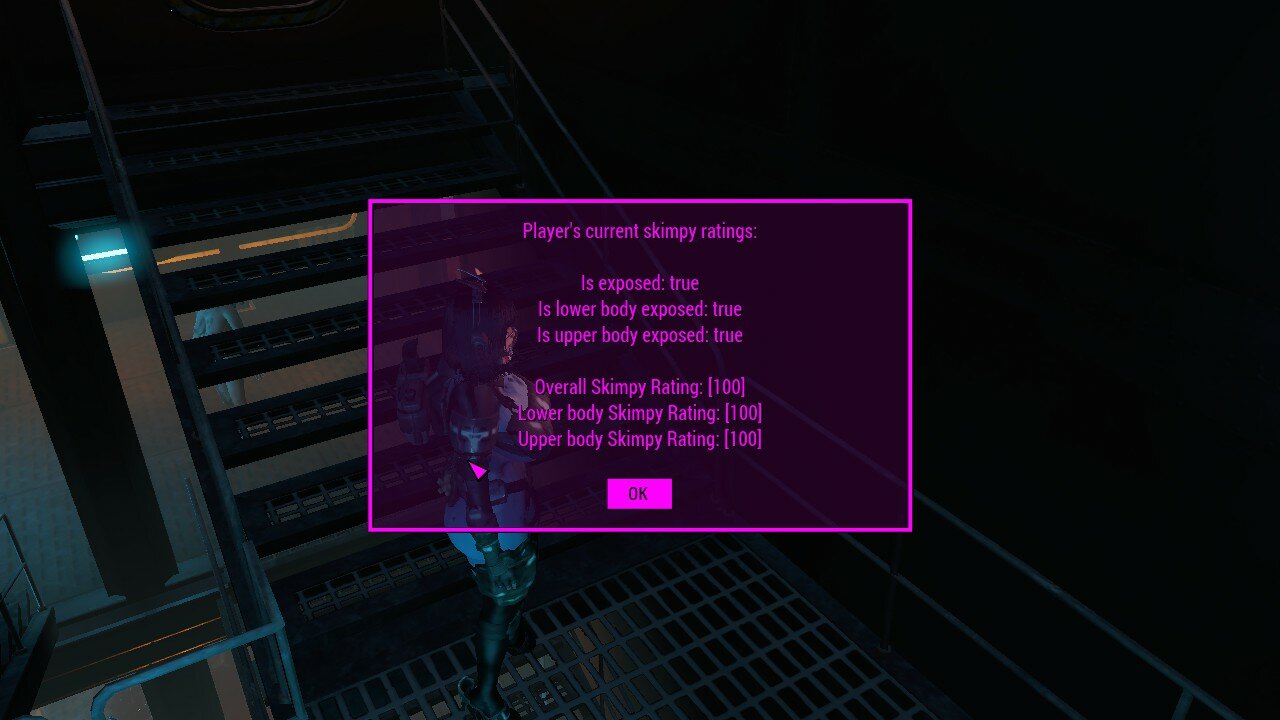Confirm the skimpy ratings dialog with OK
Screen dimensions: 1280x720
click(639, 493)
